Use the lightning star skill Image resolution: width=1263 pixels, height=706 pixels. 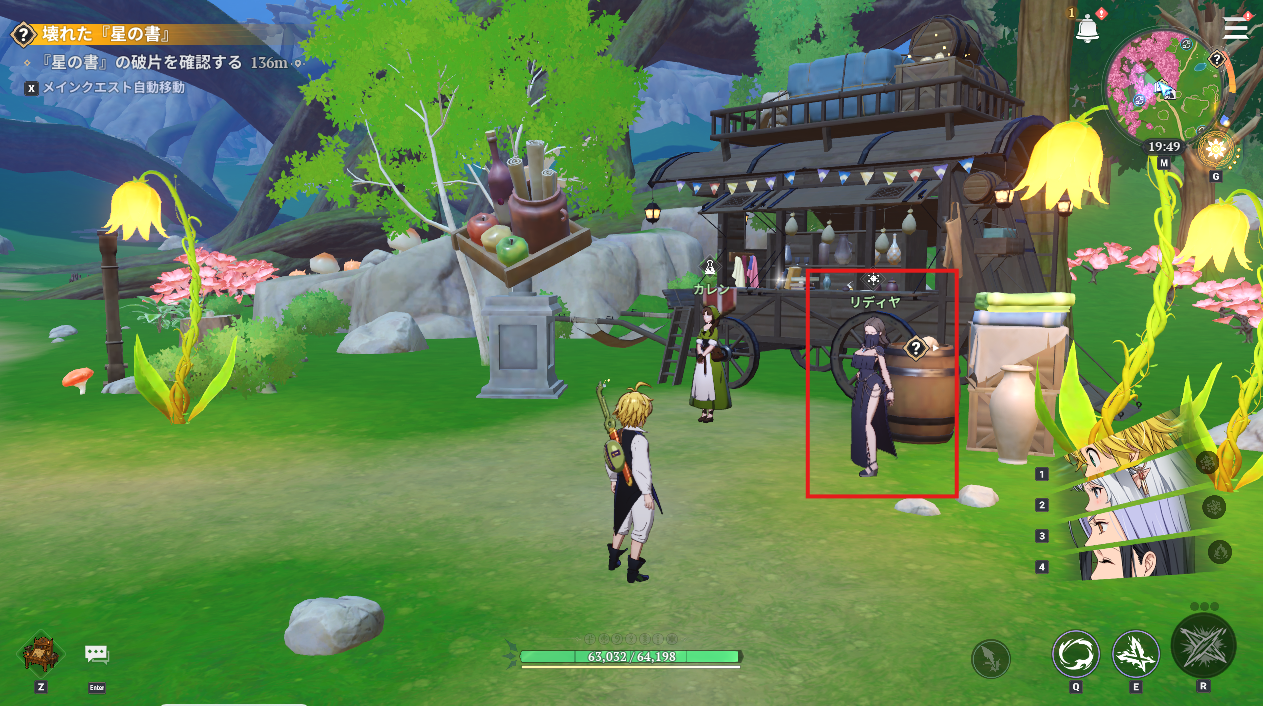(x=1136, y=655)
